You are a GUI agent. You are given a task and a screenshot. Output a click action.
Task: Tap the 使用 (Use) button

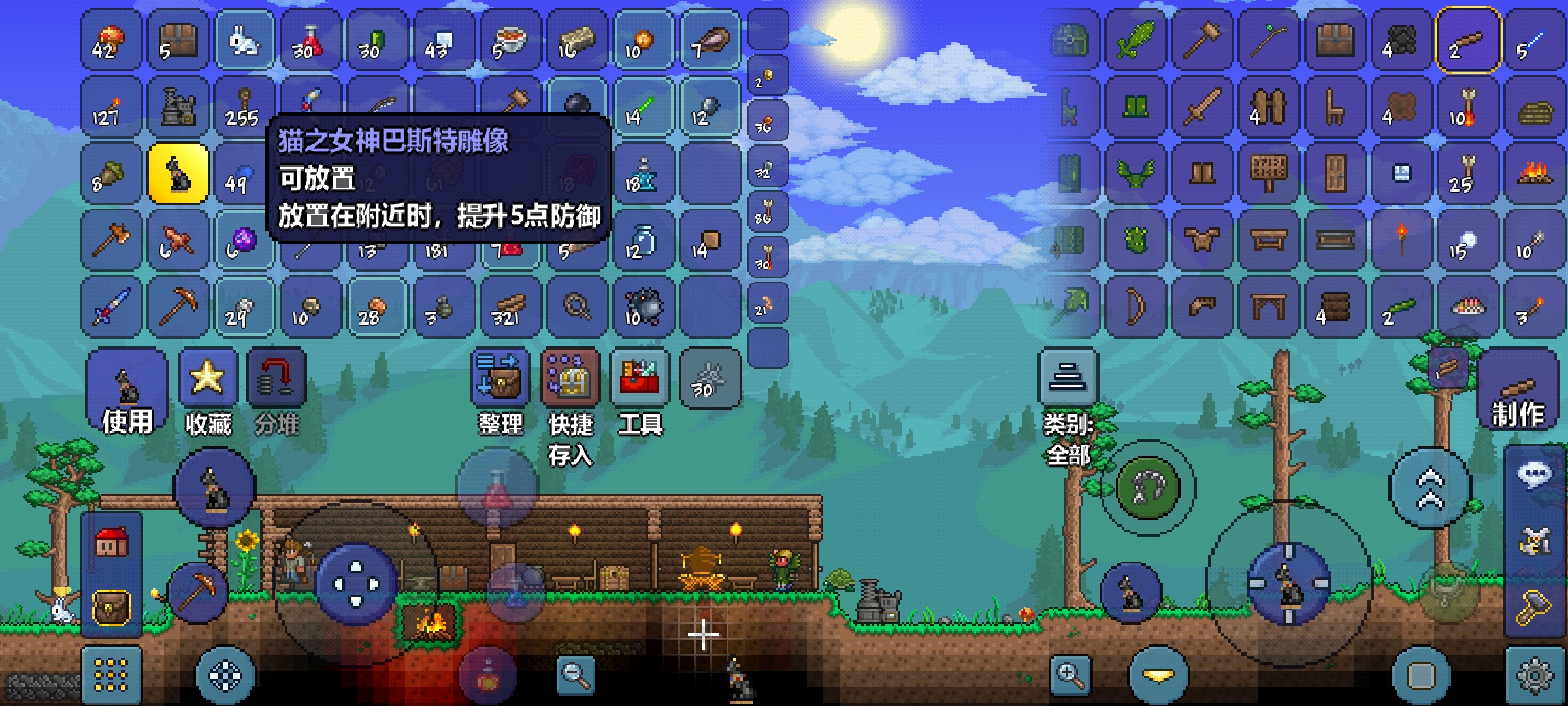127,392
